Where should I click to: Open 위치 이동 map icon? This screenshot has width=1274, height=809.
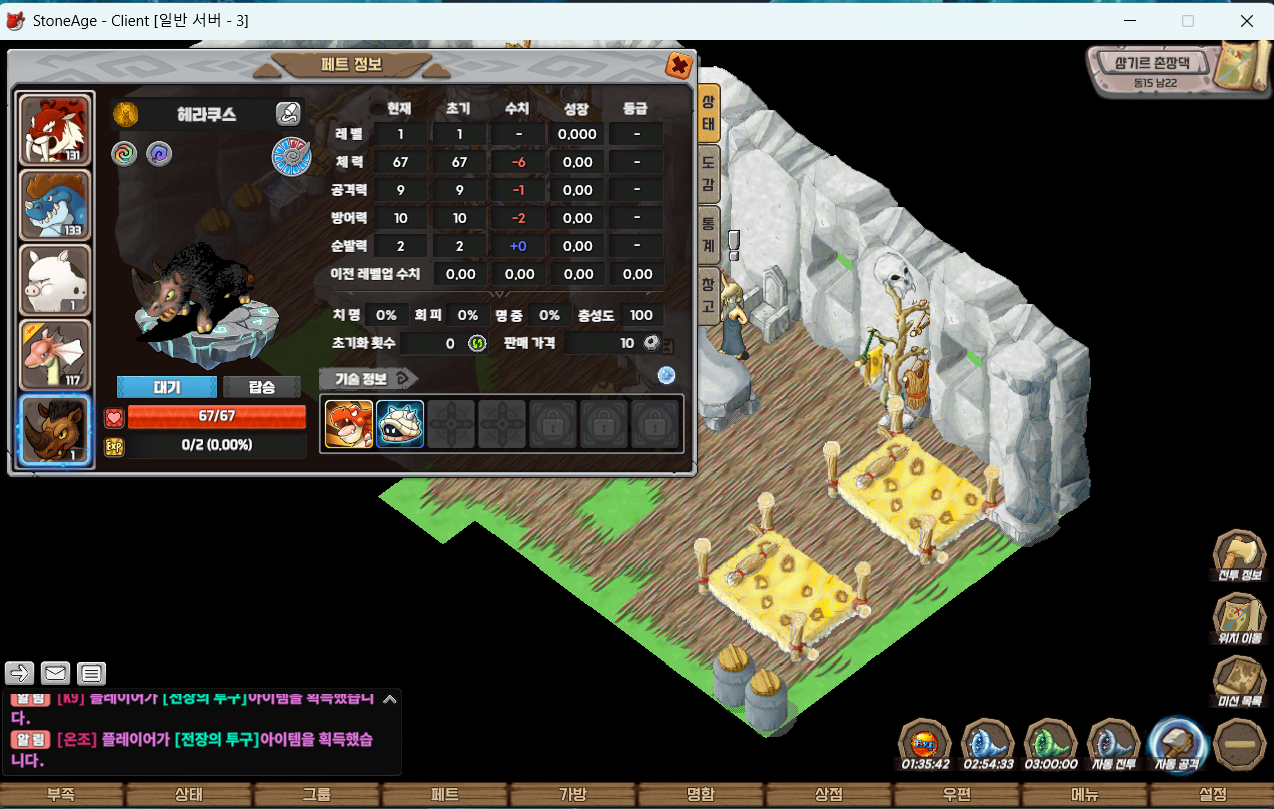1239,618
